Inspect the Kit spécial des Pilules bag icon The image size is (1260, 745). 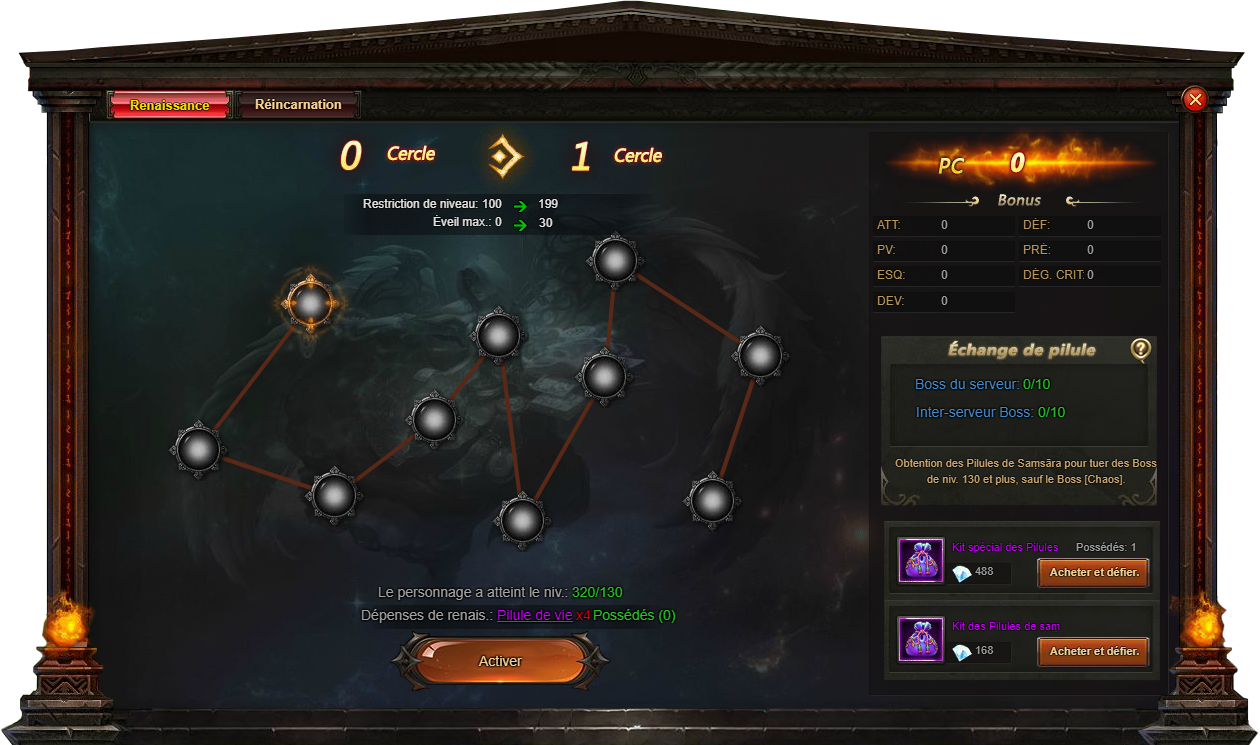(920, 560)
